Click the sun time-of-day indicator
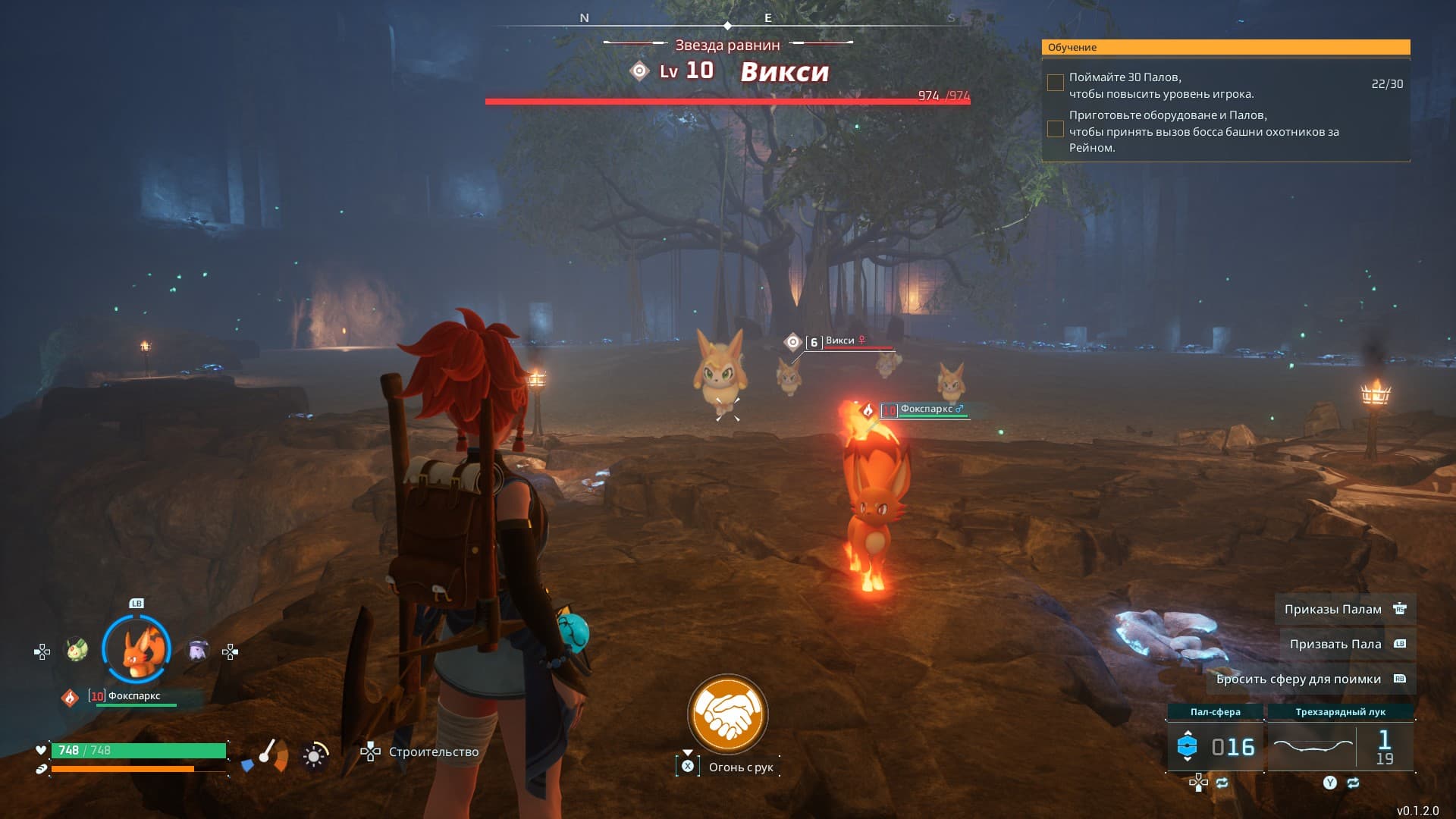1456x819 pixels. pos(314,756)
